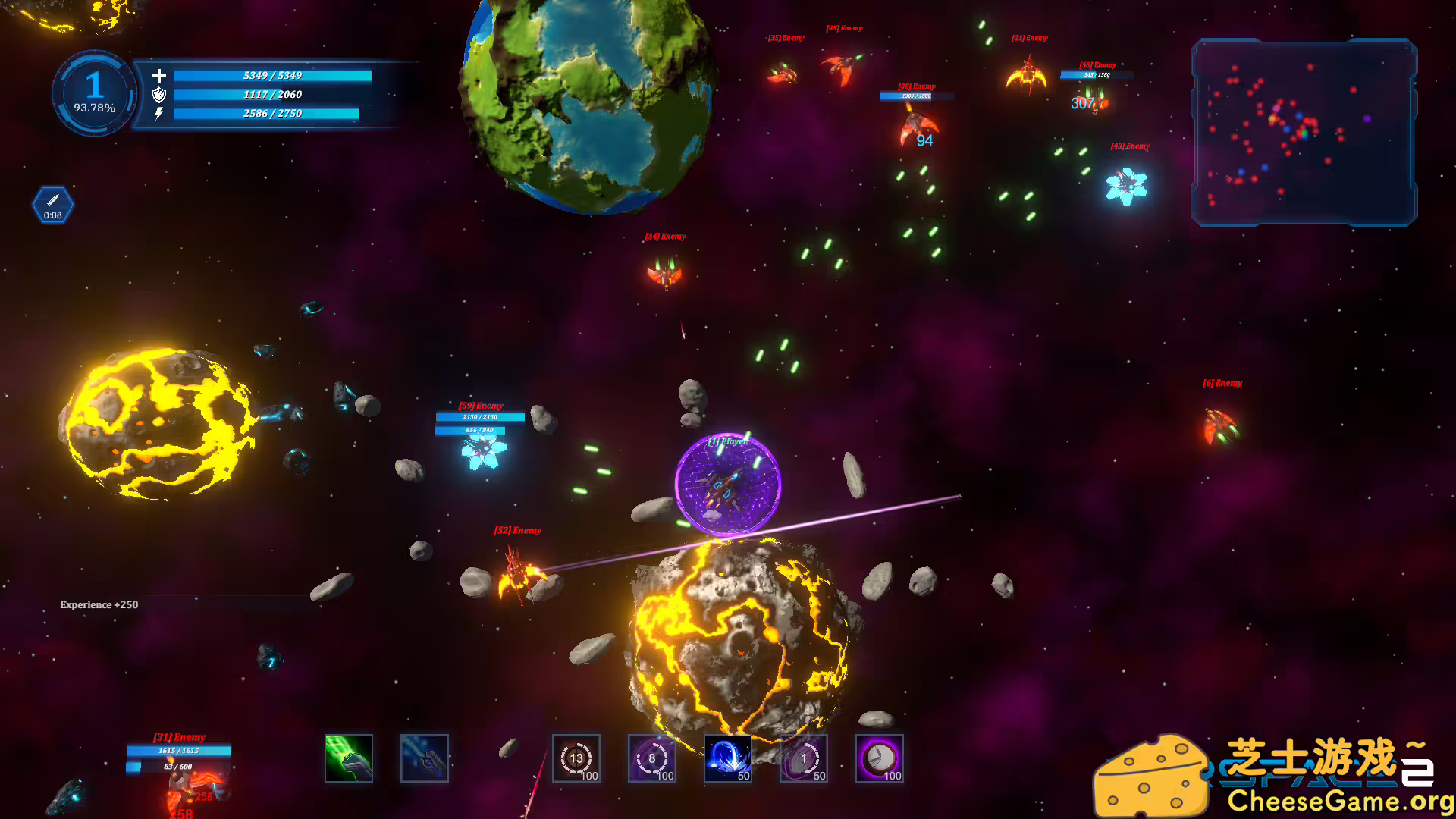The image size is (1456, 819).
Task: Activate the targeting reticle ability showing 13 charges
Action: click(x=576, y=758)
